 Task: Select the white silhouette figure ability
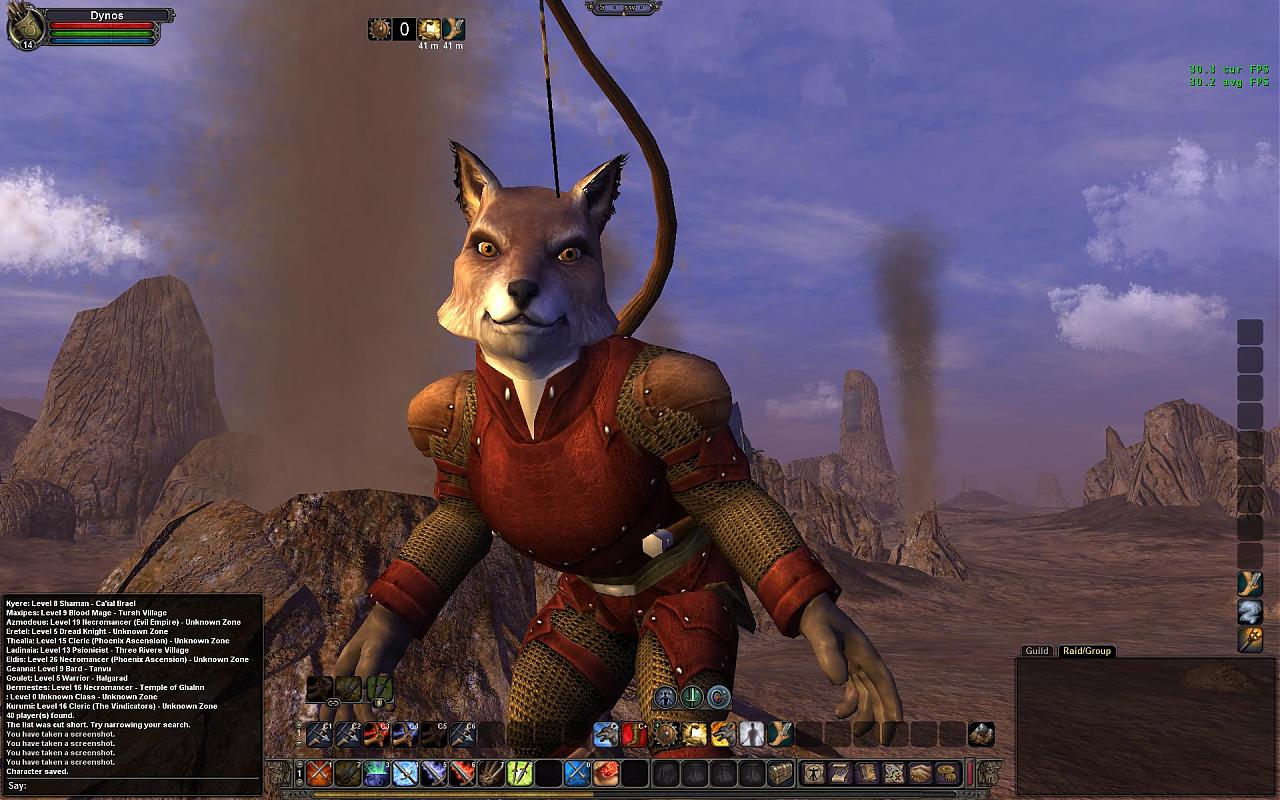click(x=751, y=735)
